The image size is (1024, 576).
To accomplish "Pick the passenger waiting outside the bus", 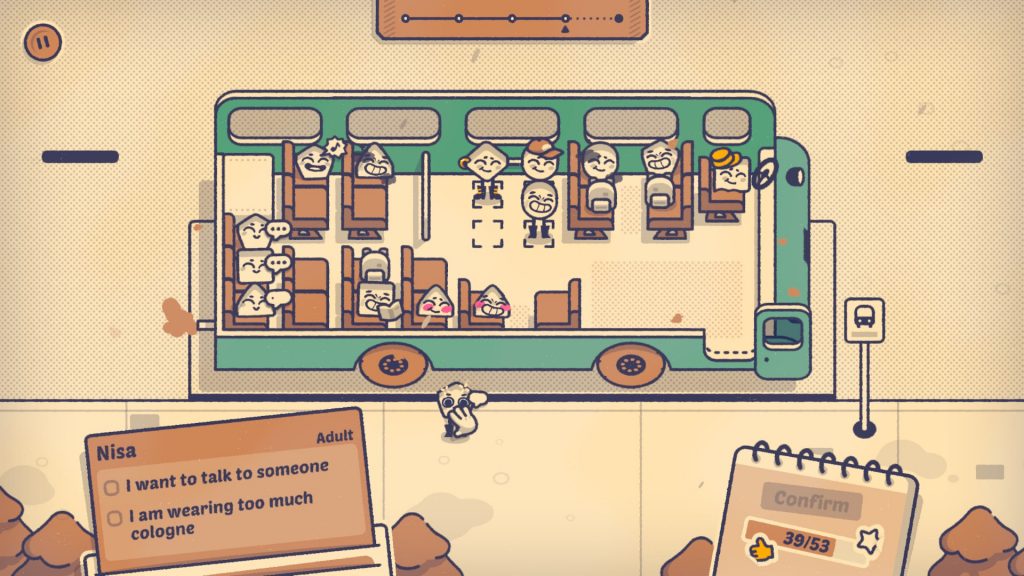I will point(460,410).
